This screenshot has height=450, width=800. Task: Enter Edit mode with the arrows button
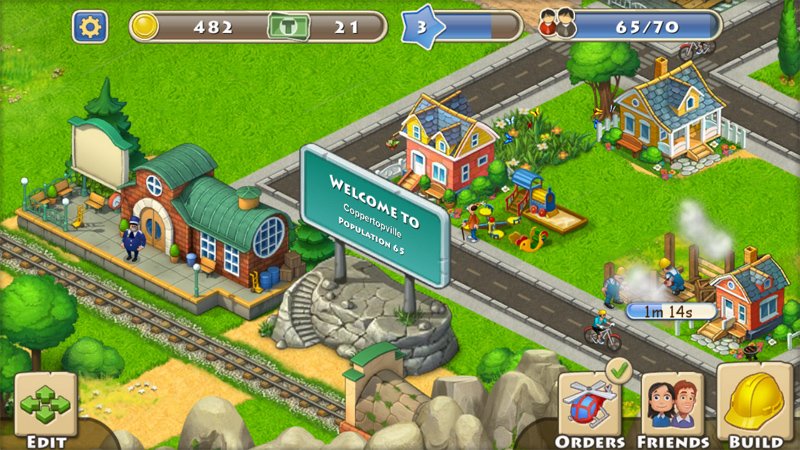(45, 405)
